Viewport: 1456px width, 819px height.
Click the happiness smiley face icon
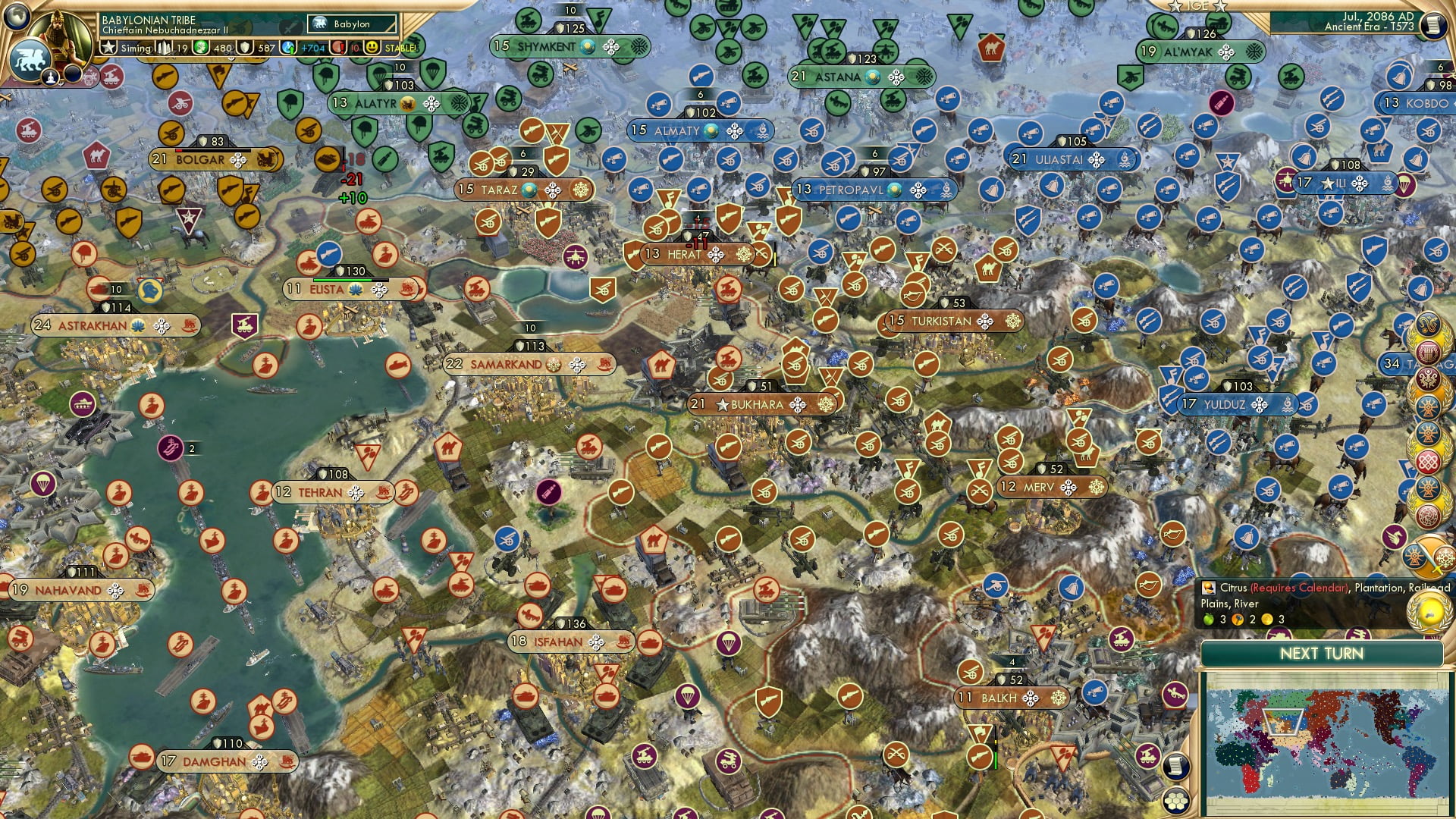pyautogui.click(x=372, y=47)
